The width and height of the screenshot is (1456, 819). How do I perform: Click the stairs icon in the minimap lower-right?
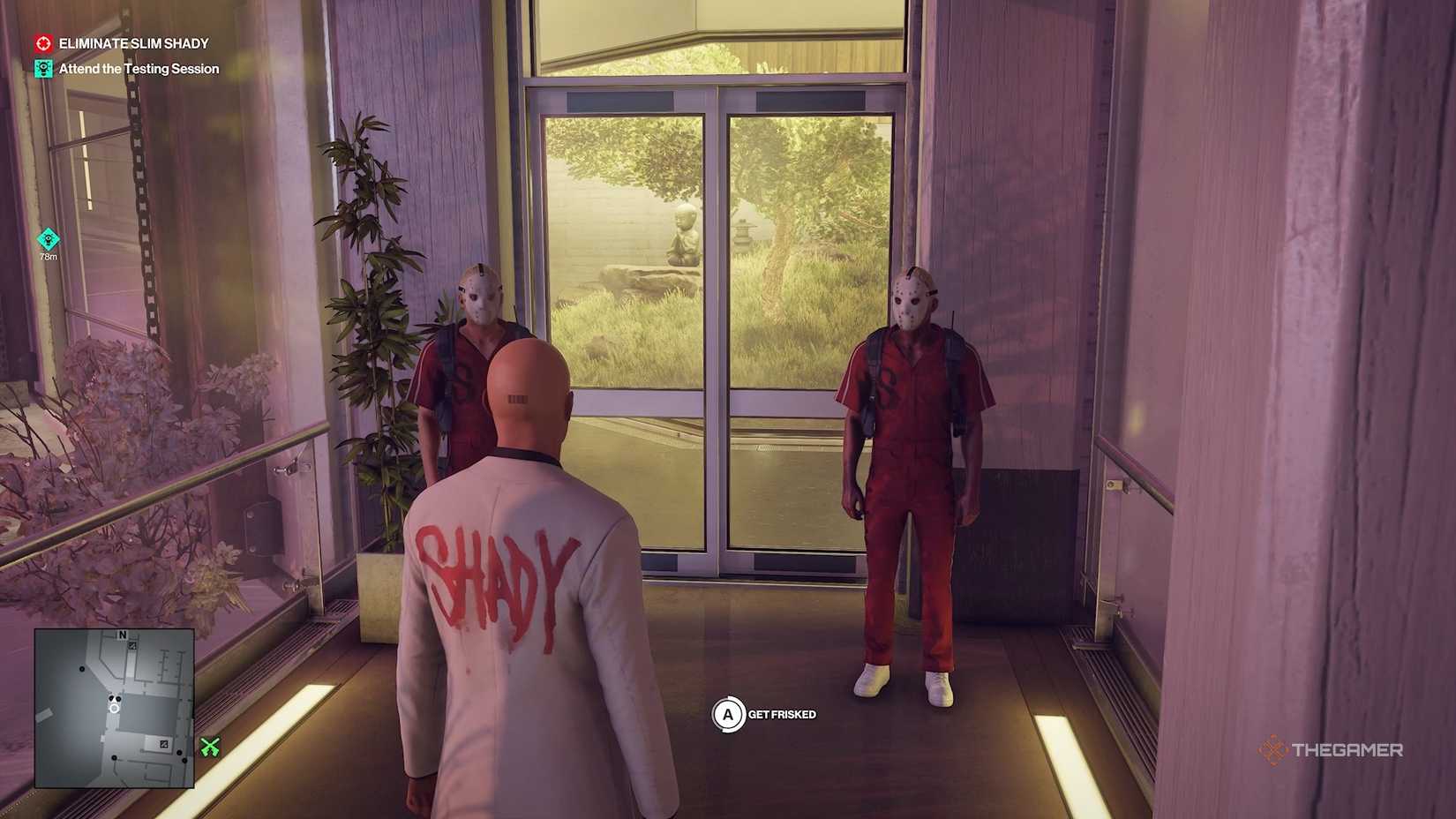point(164,744)
